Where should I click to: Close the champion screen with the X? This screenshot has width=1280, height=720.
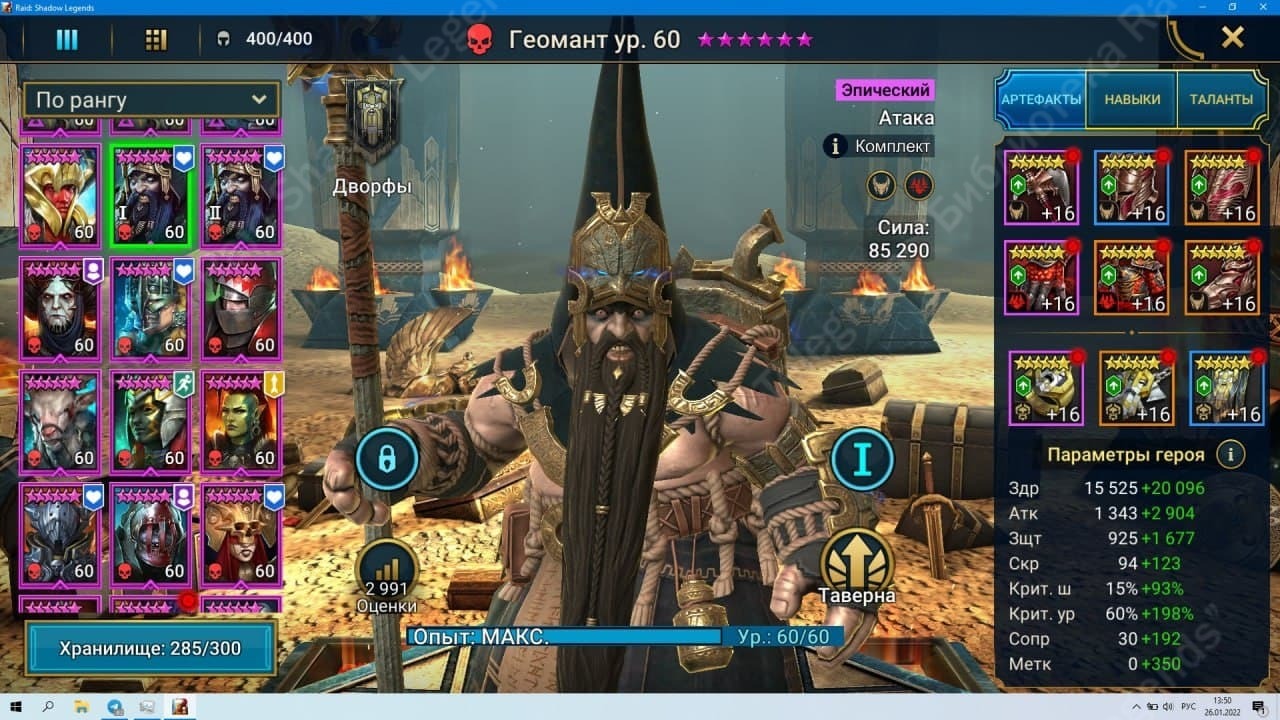pos(1233,38)
